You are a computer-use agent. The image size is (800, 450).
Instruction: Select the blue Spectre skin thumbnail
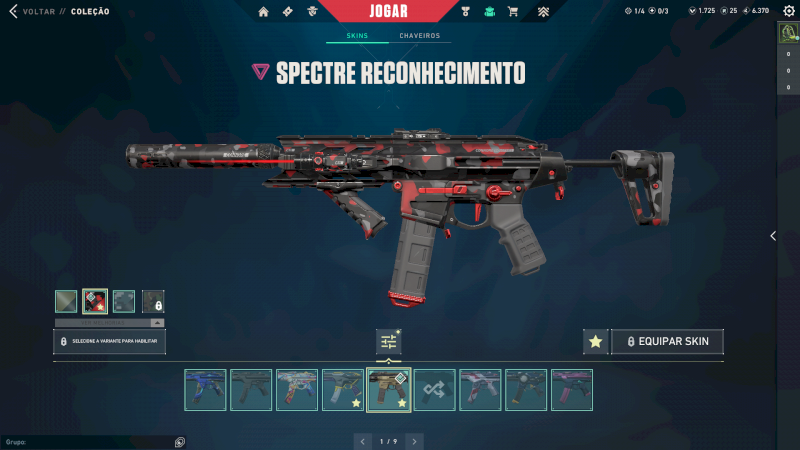click(x=205, y=390)
